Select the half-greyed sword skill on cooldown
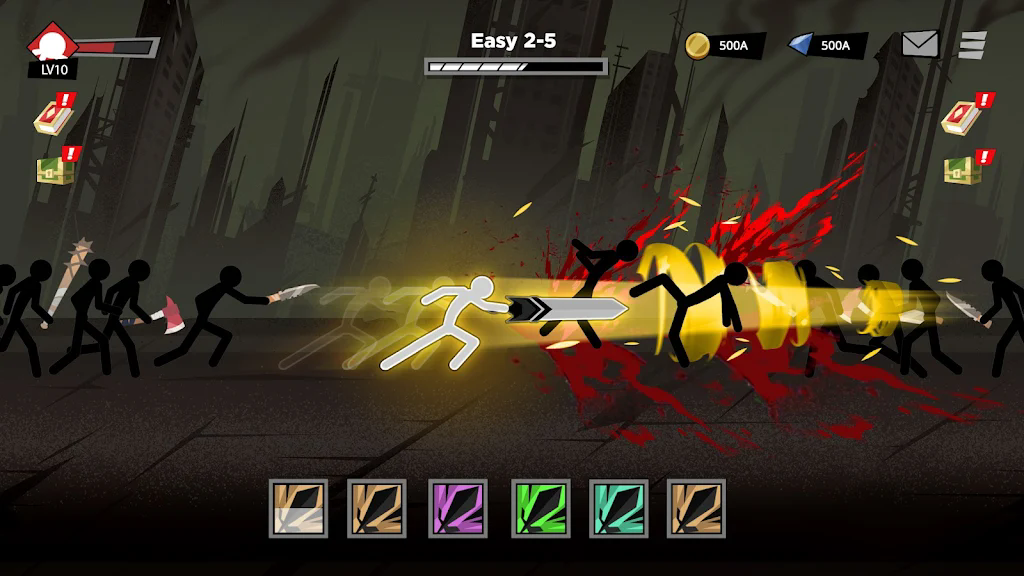 (x=298, y=508)
